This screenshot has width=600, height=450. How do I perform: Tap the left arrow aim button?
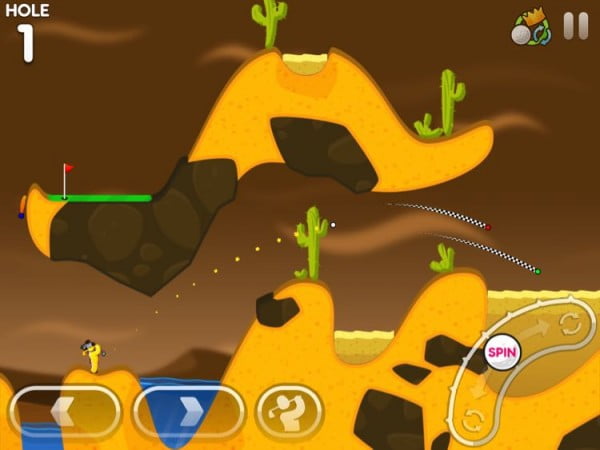pyautogui.click(x=65, y=412)
